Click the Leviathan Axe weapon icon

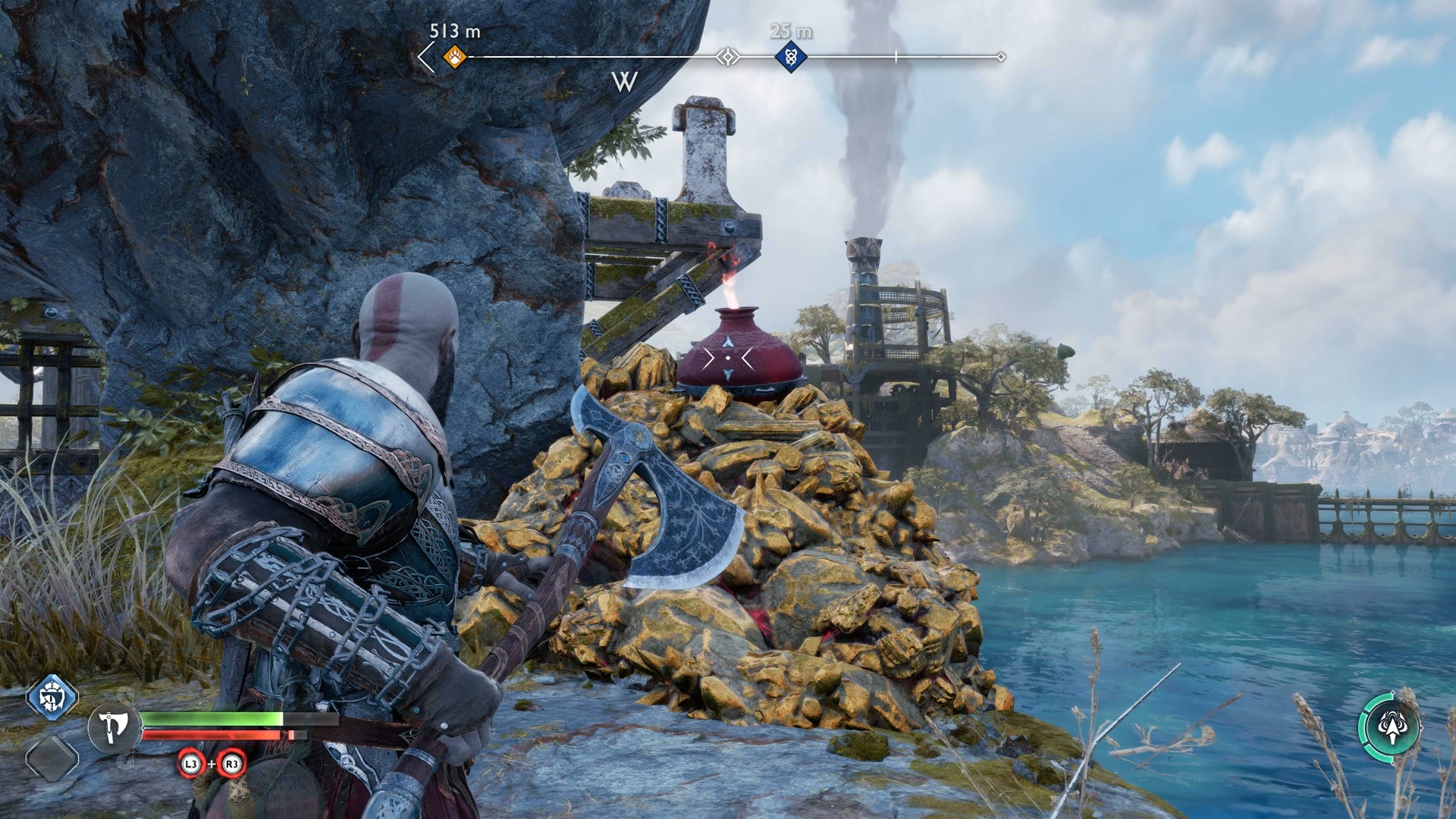coord(114,728)
